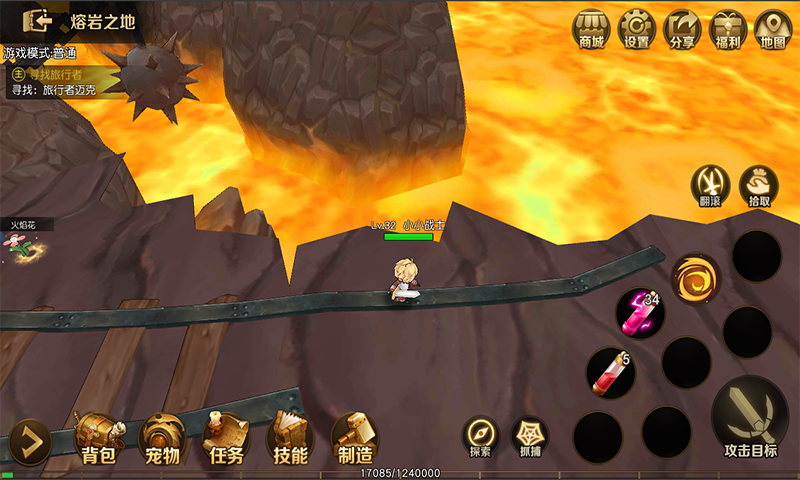This screenshot has height=480, width=800.
Task: Open the 福利 rewards panel
Action: 727,29
